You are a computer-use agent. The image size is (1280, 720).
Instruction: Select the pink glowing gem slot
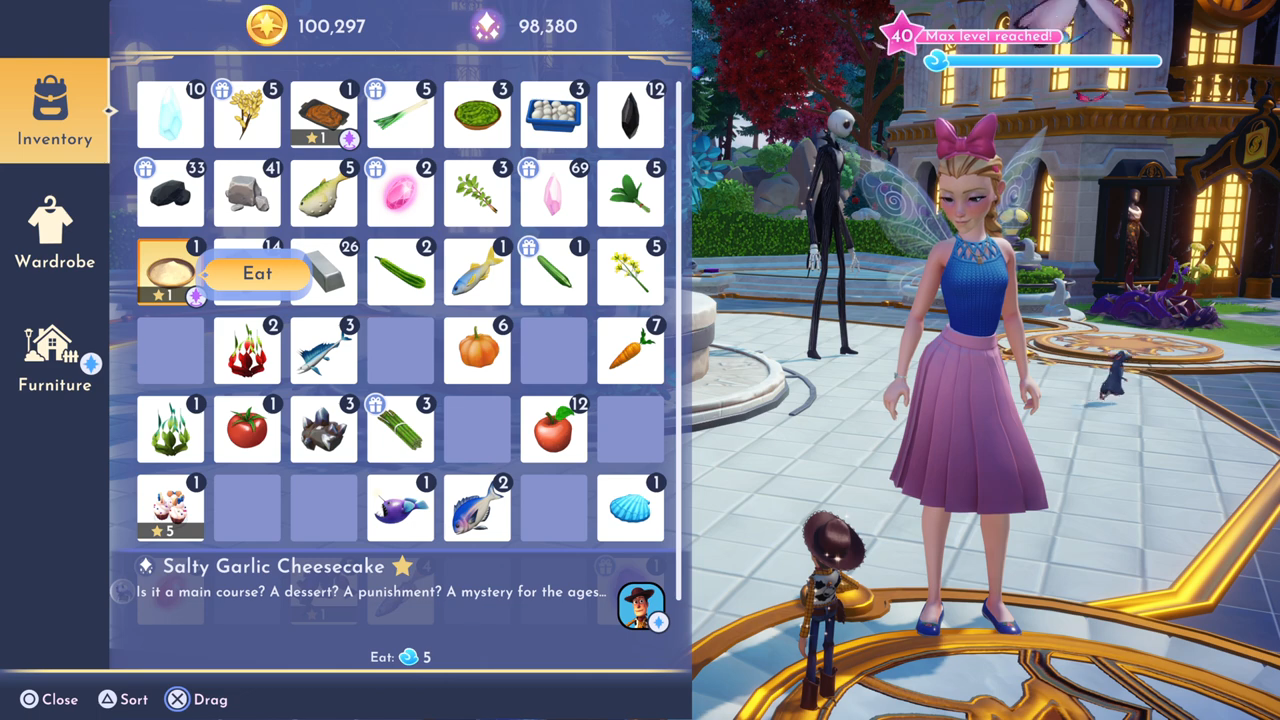coord(400,193)
